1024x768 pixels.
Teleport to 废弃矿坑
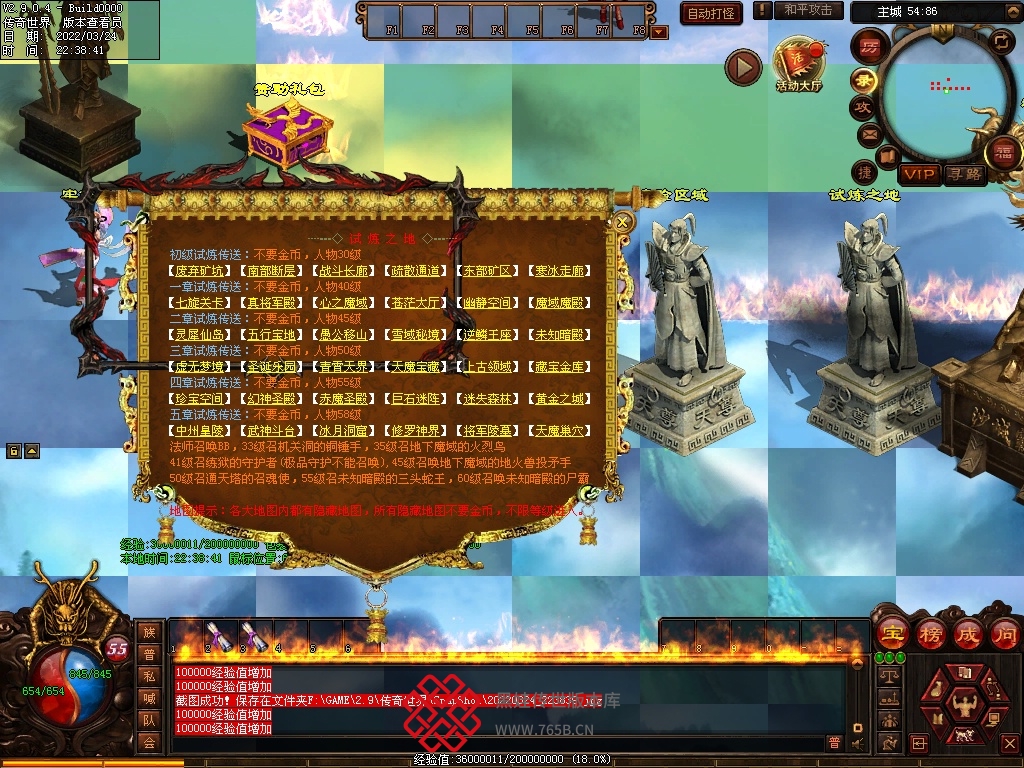tap(198, 270)
